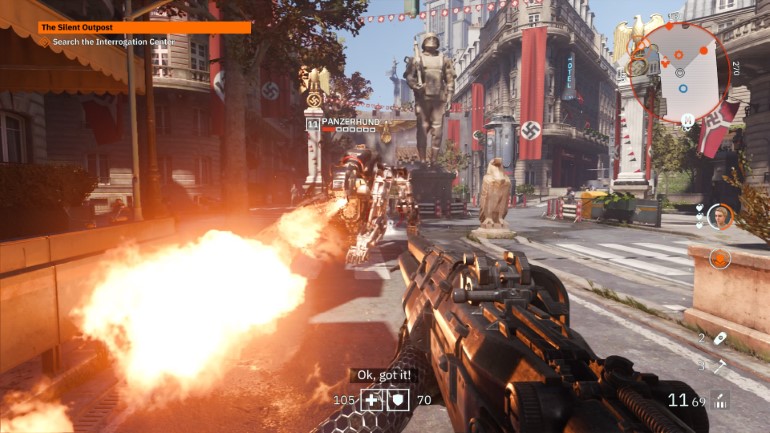This screenshot has width=770, height=433.
Task: Click the ammo type icon beside ammo count
Action: point(719,400)
